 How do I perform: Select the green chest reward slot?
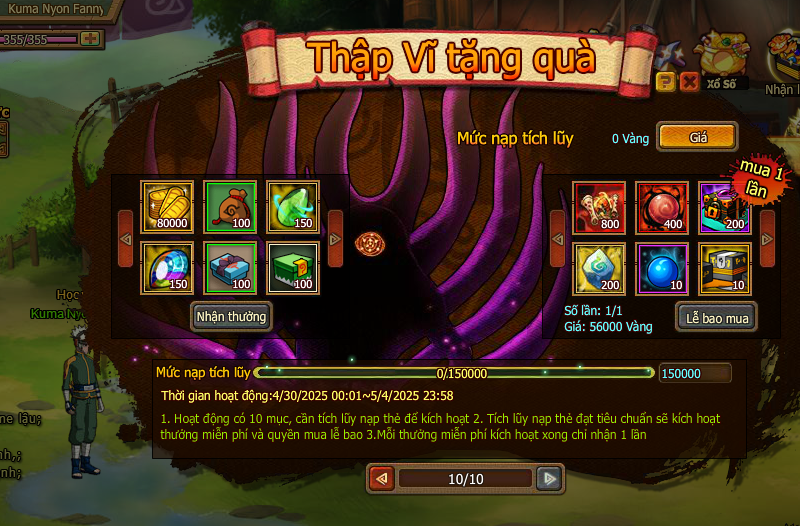(x=294, y=268)
